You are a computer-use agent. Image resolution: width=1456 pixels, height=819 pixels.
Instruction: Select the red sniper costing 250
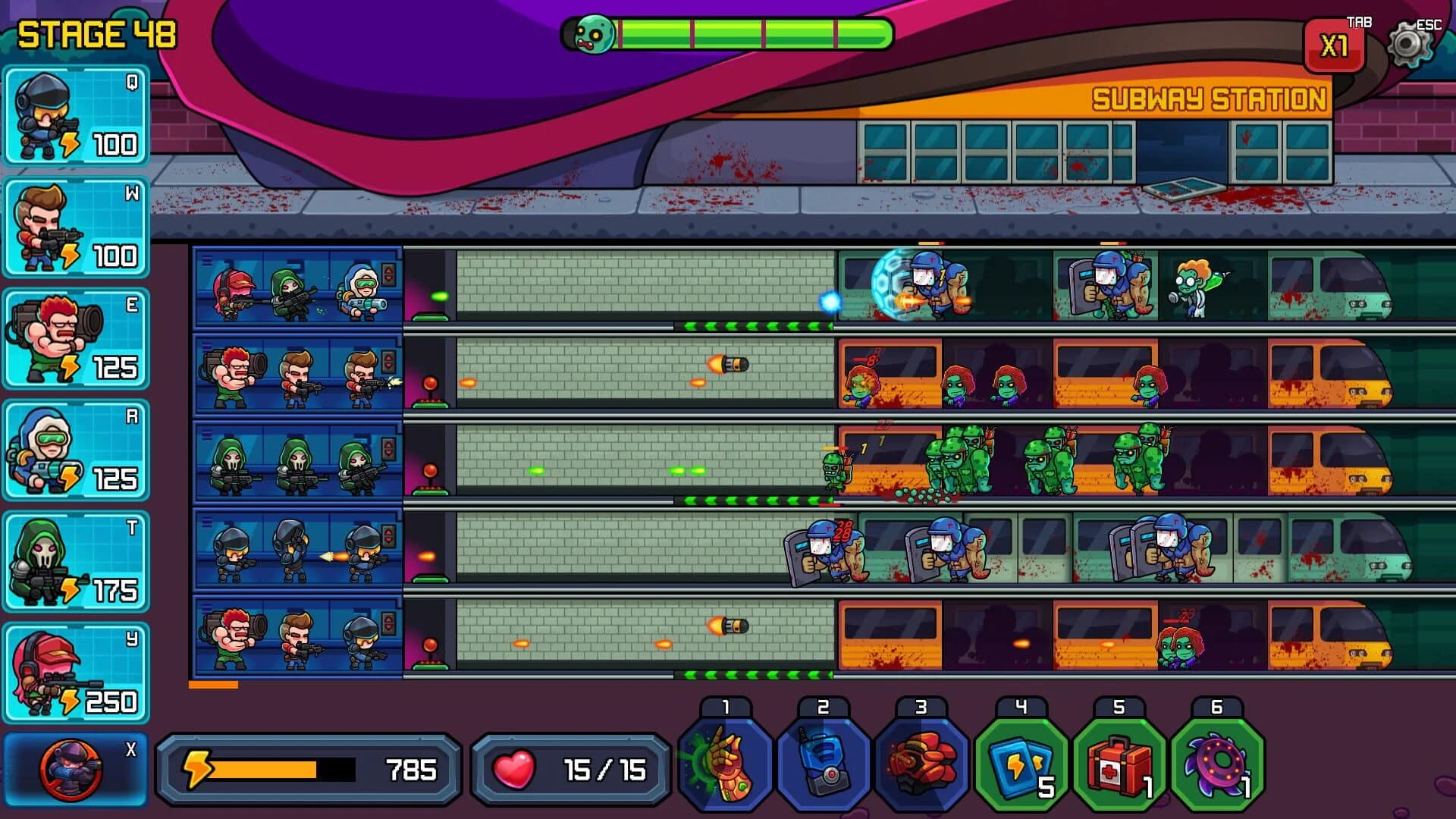(76, 671)
